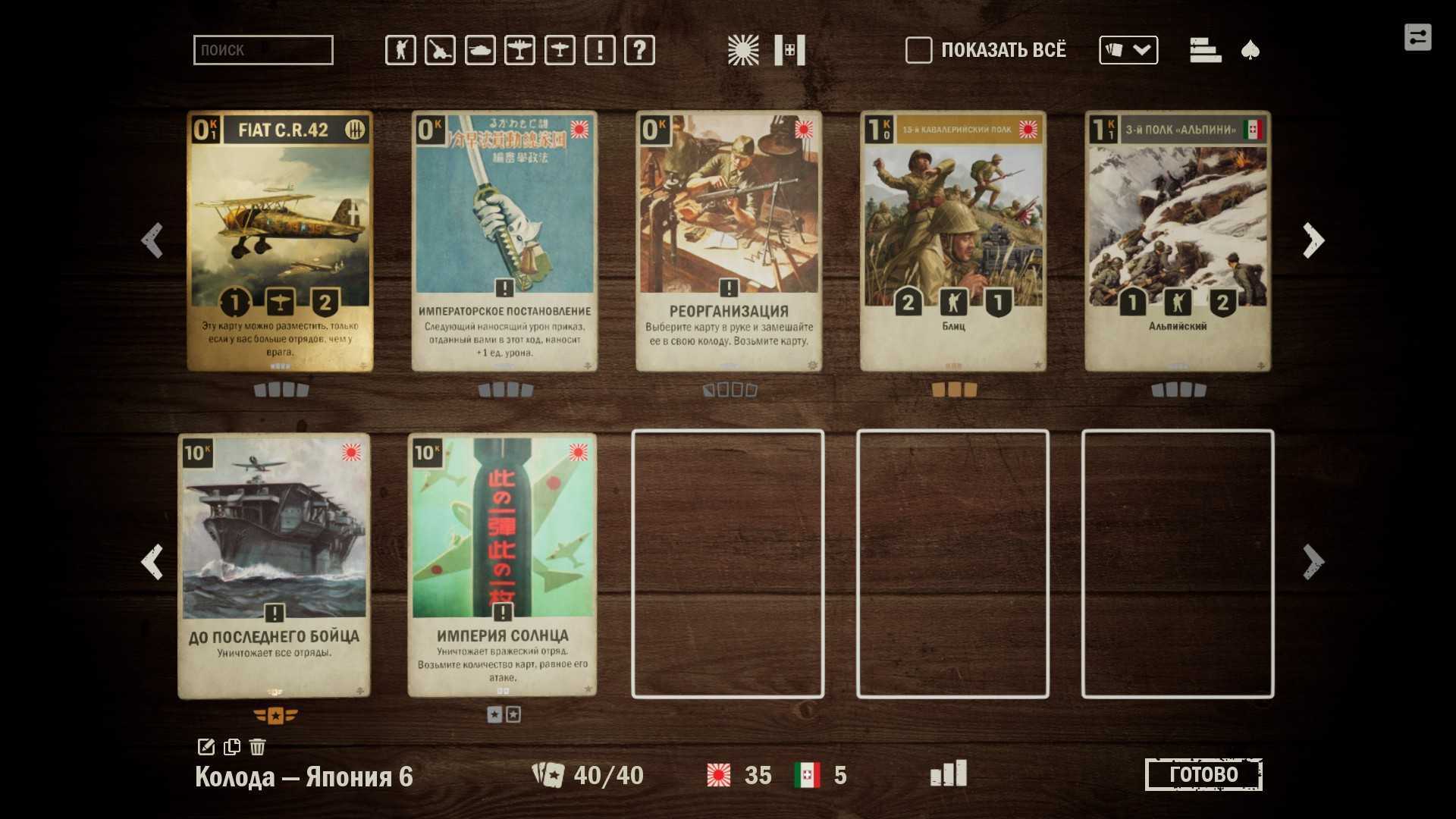This screenshot has width=1456, height=819.
Task: Select the 3-й полк «Альпини» card
Action: (x=1178, y=241)
